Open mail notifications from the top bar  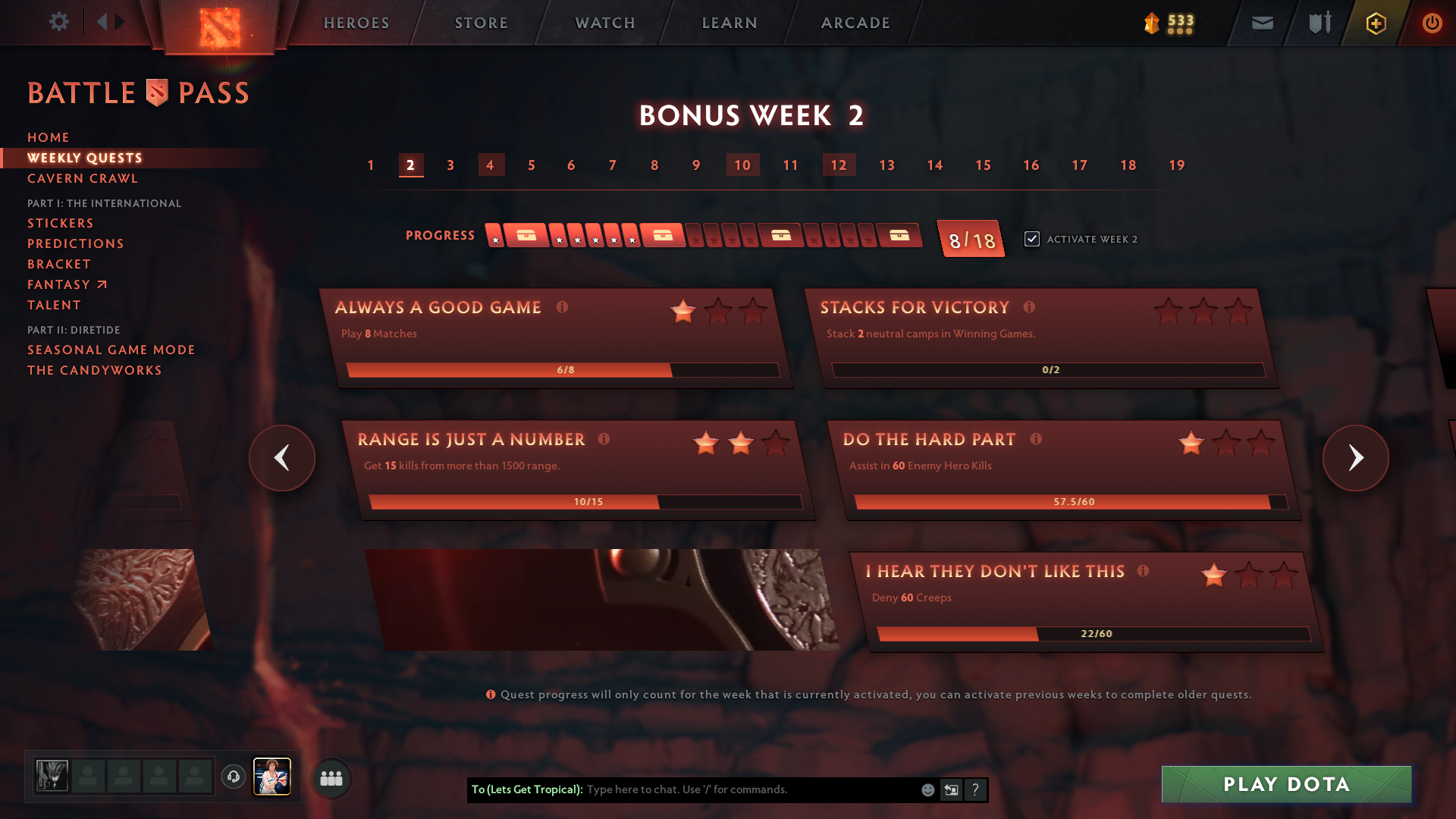1262,23
